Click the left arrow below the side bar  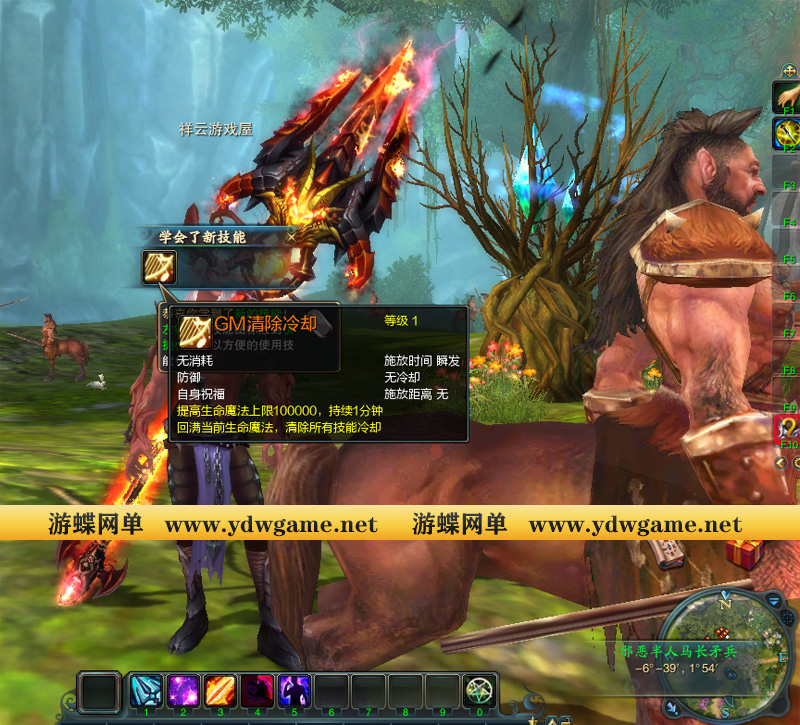click(x=781, y=463)
